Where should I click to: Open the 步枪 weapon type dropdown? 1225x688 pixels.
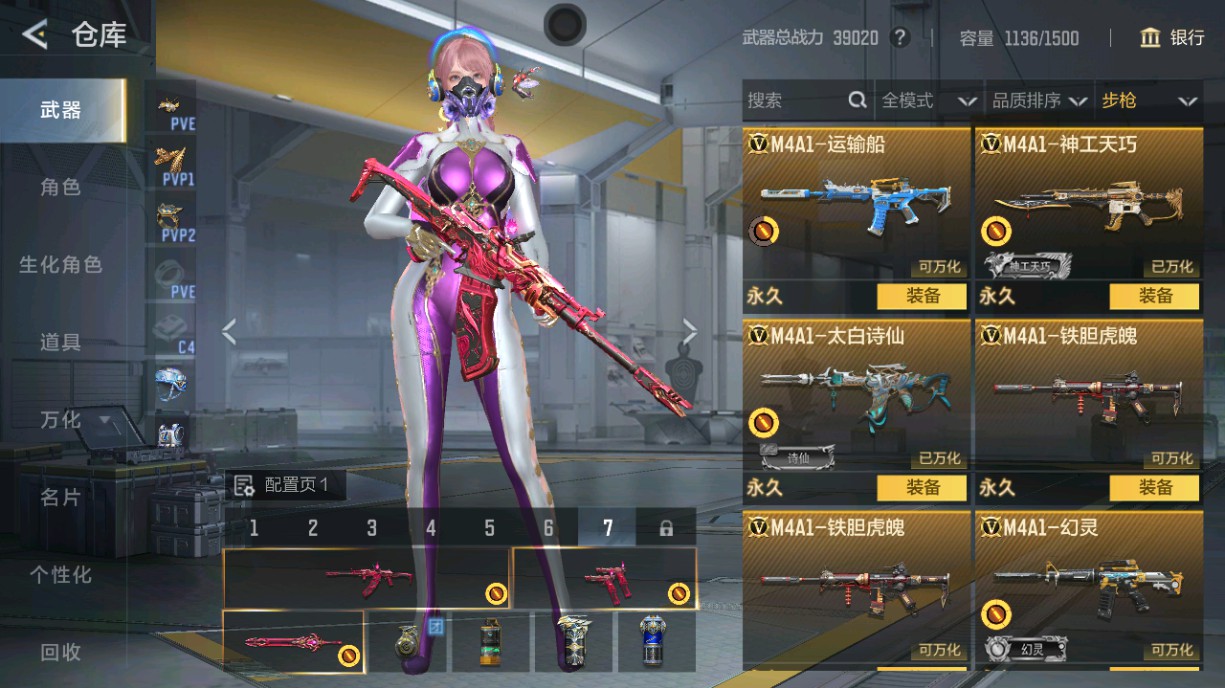click(x=1148, y=101)
